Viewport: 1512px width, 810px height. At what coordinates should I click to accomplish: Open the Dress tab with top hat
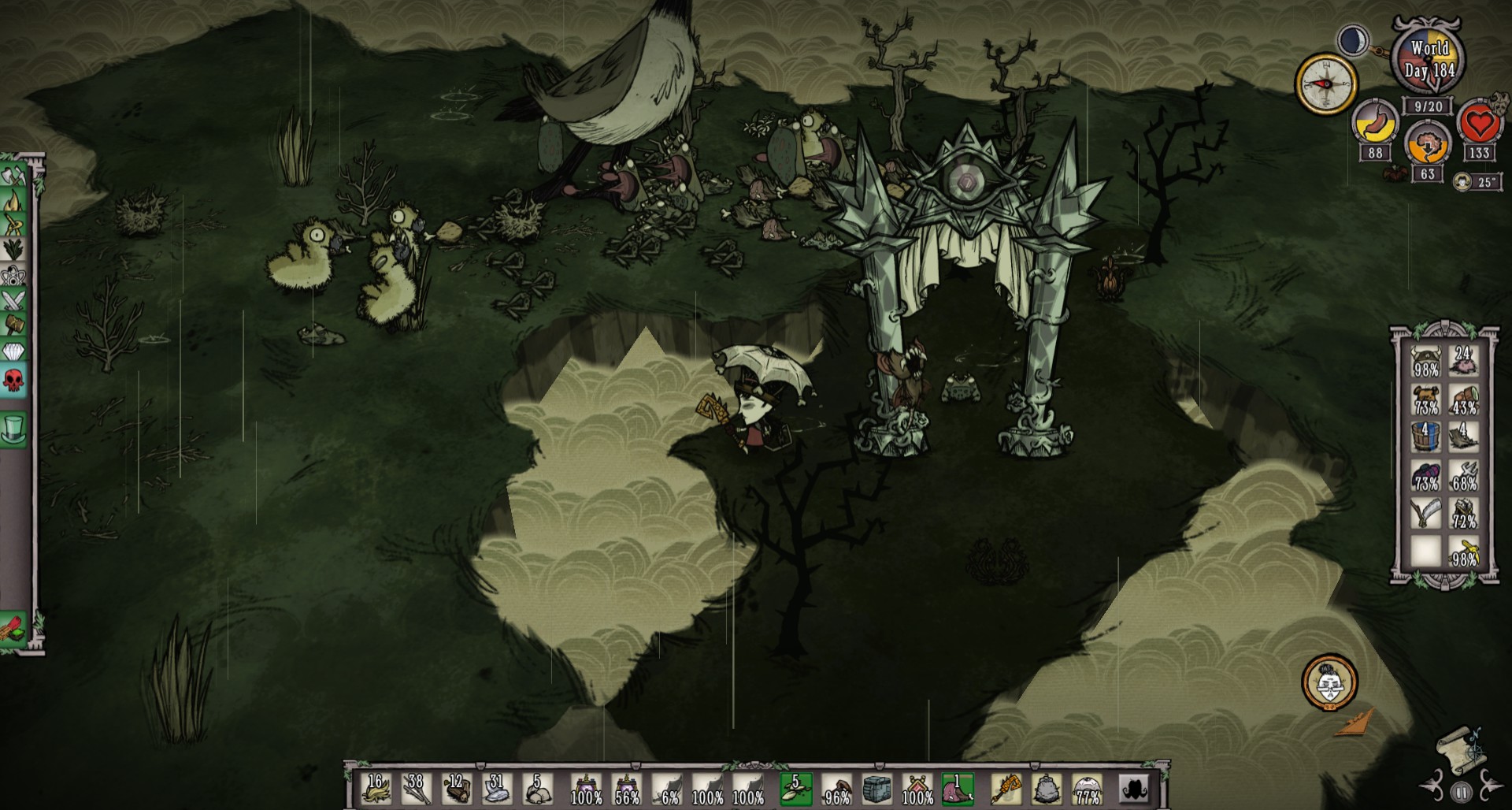point(13,429)
